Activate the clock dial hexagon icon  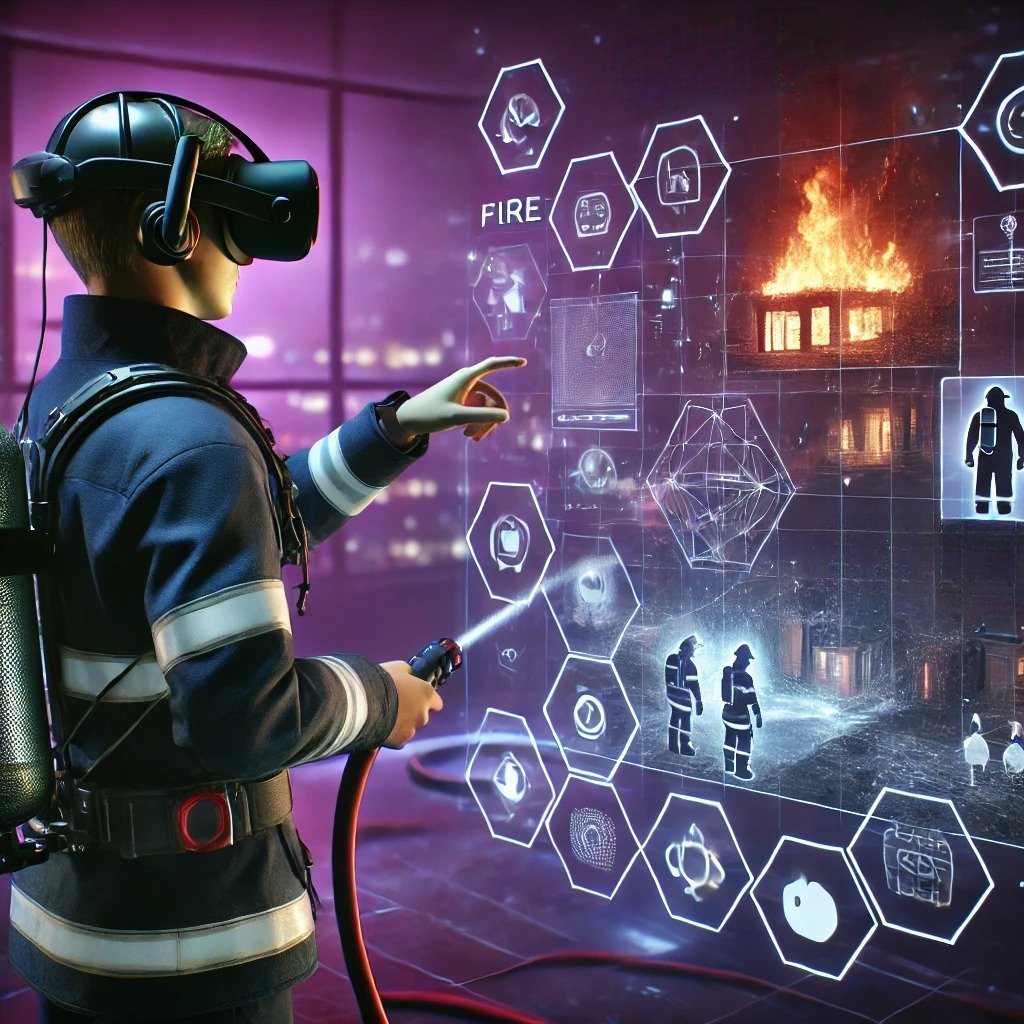(590, 715)
